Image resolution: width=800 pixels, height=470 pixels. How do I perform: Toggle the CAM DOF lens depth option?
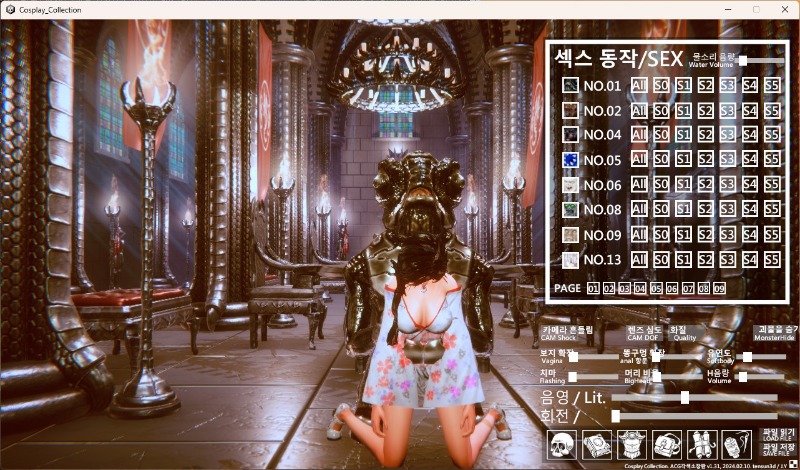point(643,332)
